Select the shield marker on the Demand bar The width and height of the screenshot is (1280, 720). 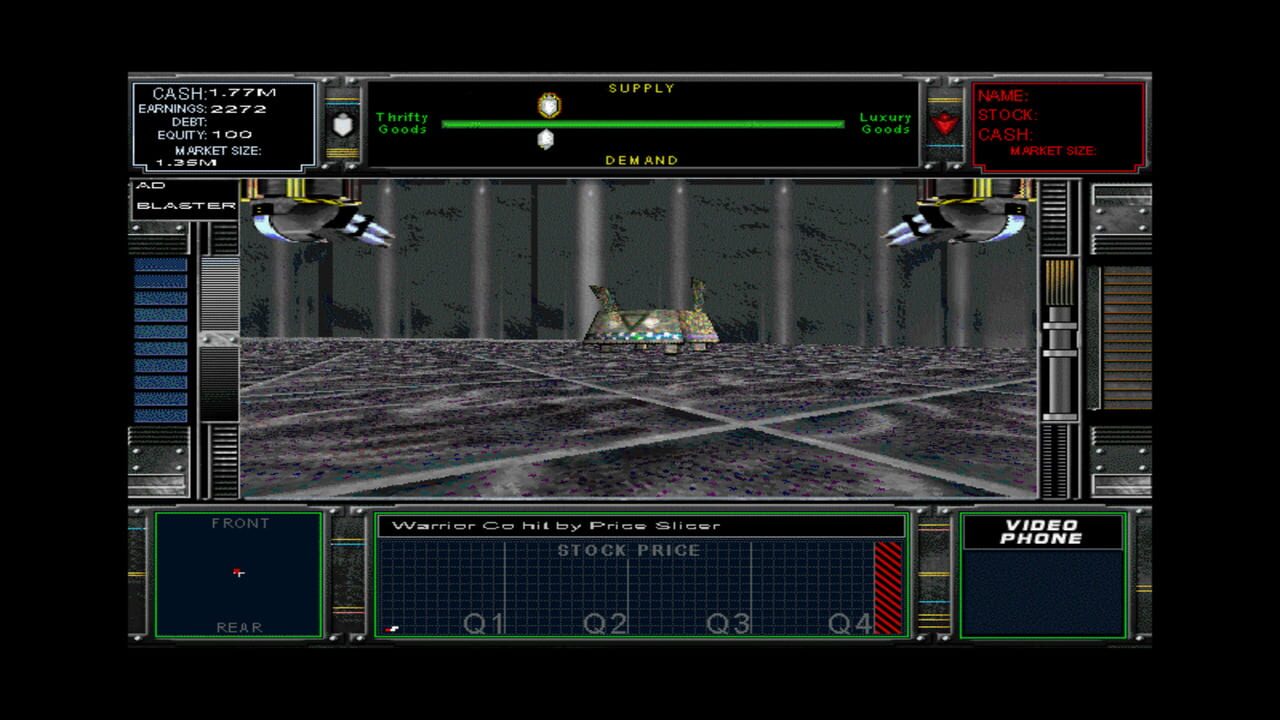point(545,137)
